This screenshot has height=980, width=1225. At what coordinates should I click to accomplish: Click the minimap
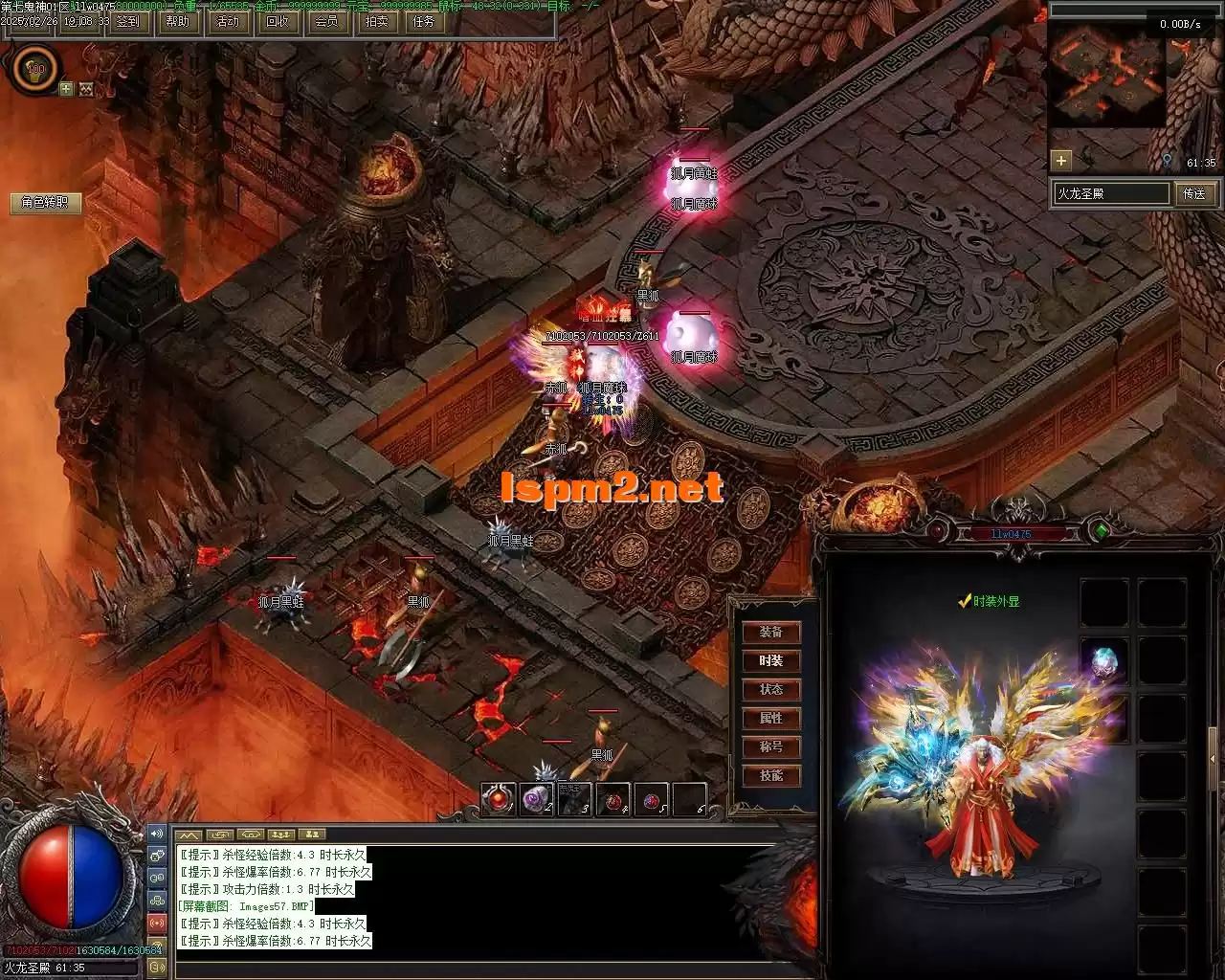[1108, 77]
